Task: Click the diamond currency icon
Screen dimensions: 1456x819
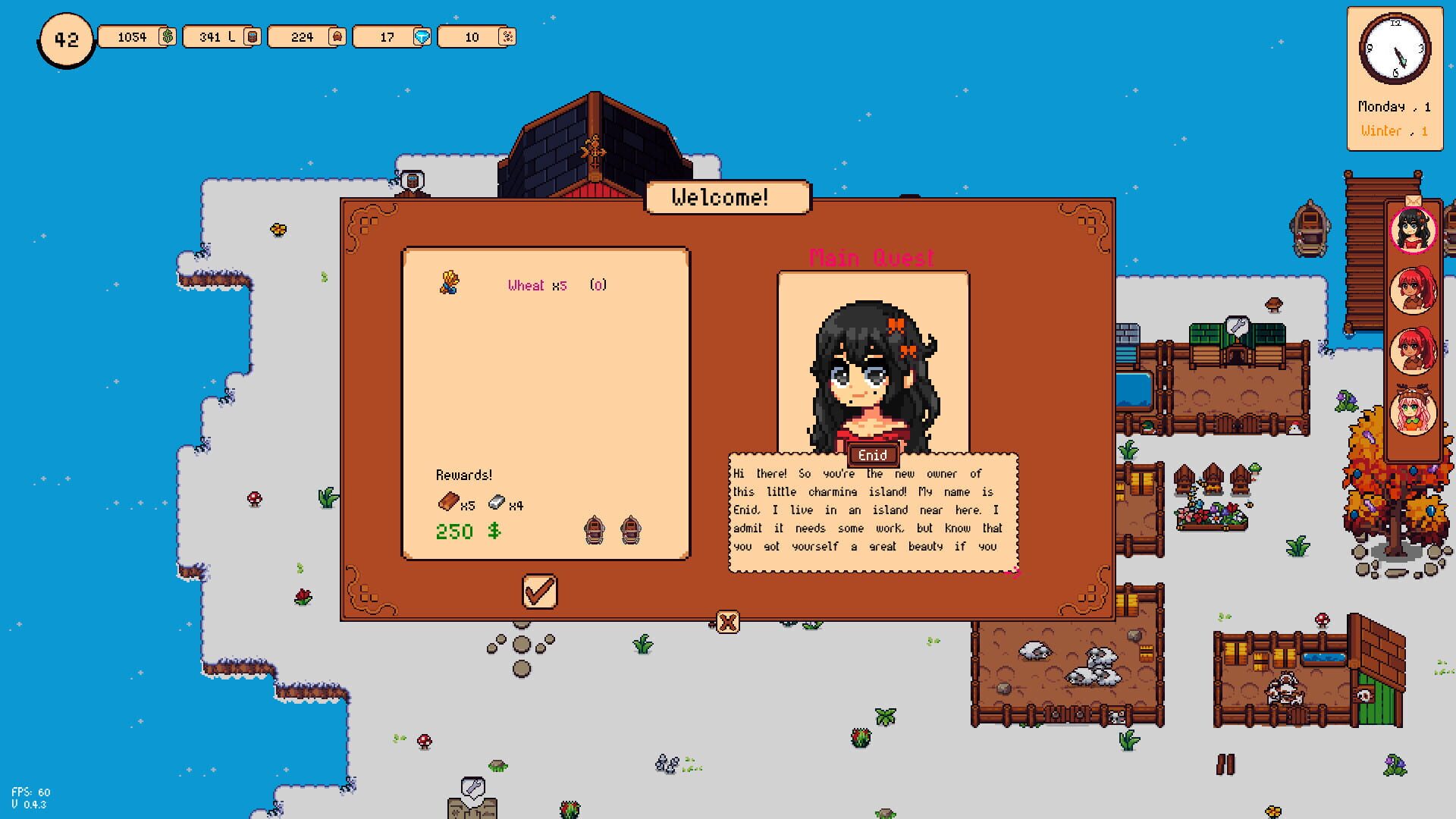Action: [x=421, y=36]
